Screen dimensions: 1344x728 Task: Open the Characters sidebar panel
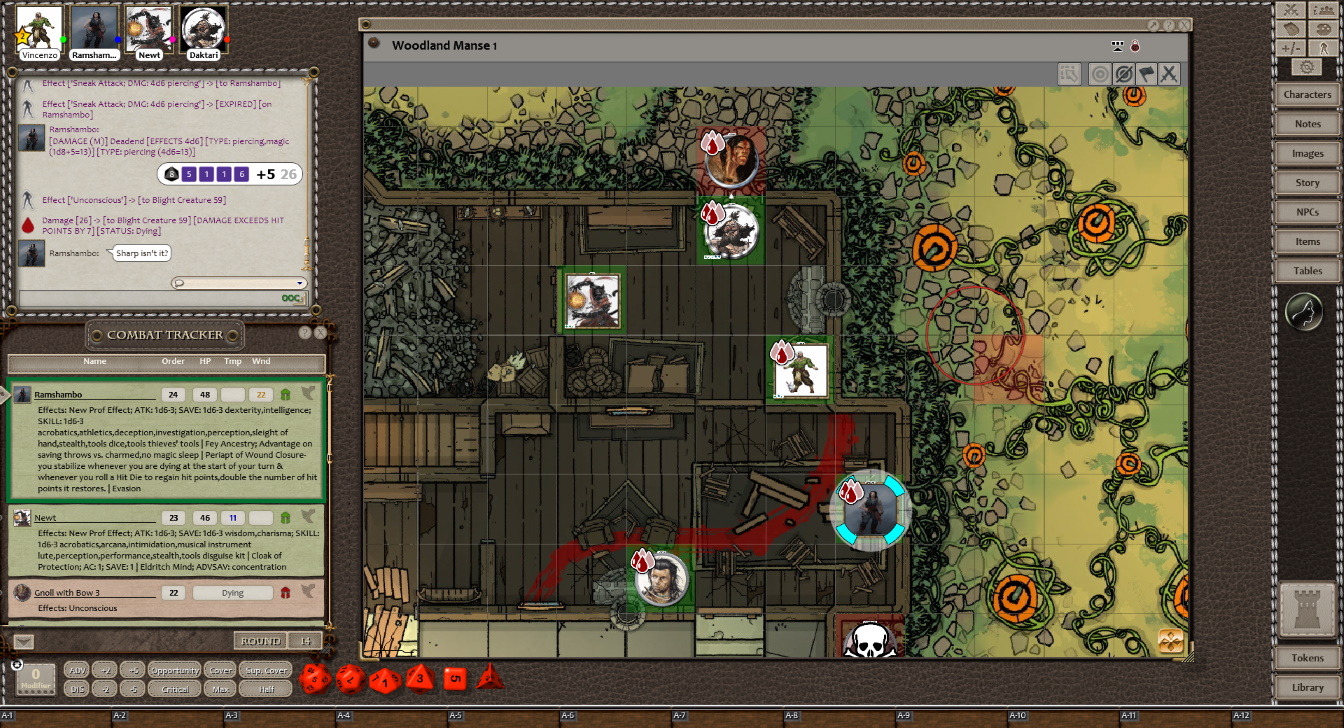click(x=1307, y=95)
